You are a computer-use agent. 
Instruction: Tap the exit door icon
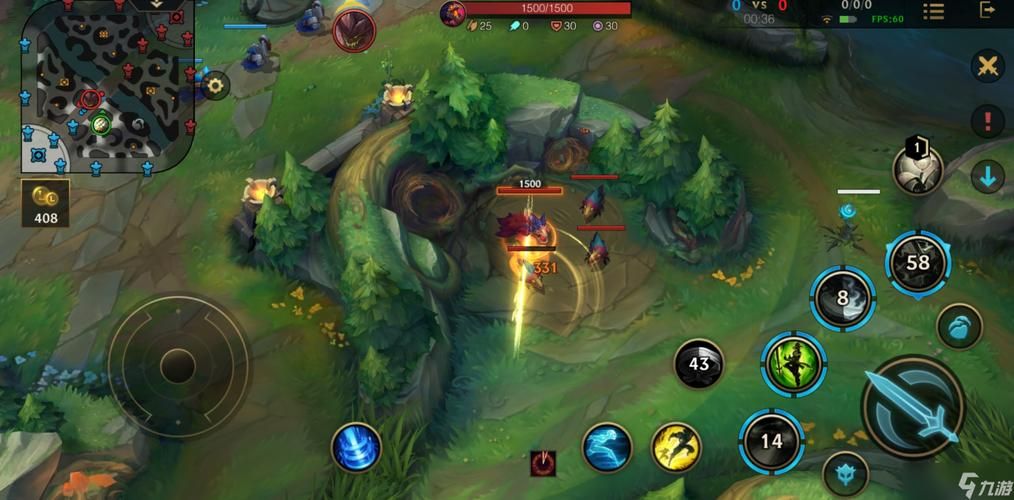click(x=988, y=12)
